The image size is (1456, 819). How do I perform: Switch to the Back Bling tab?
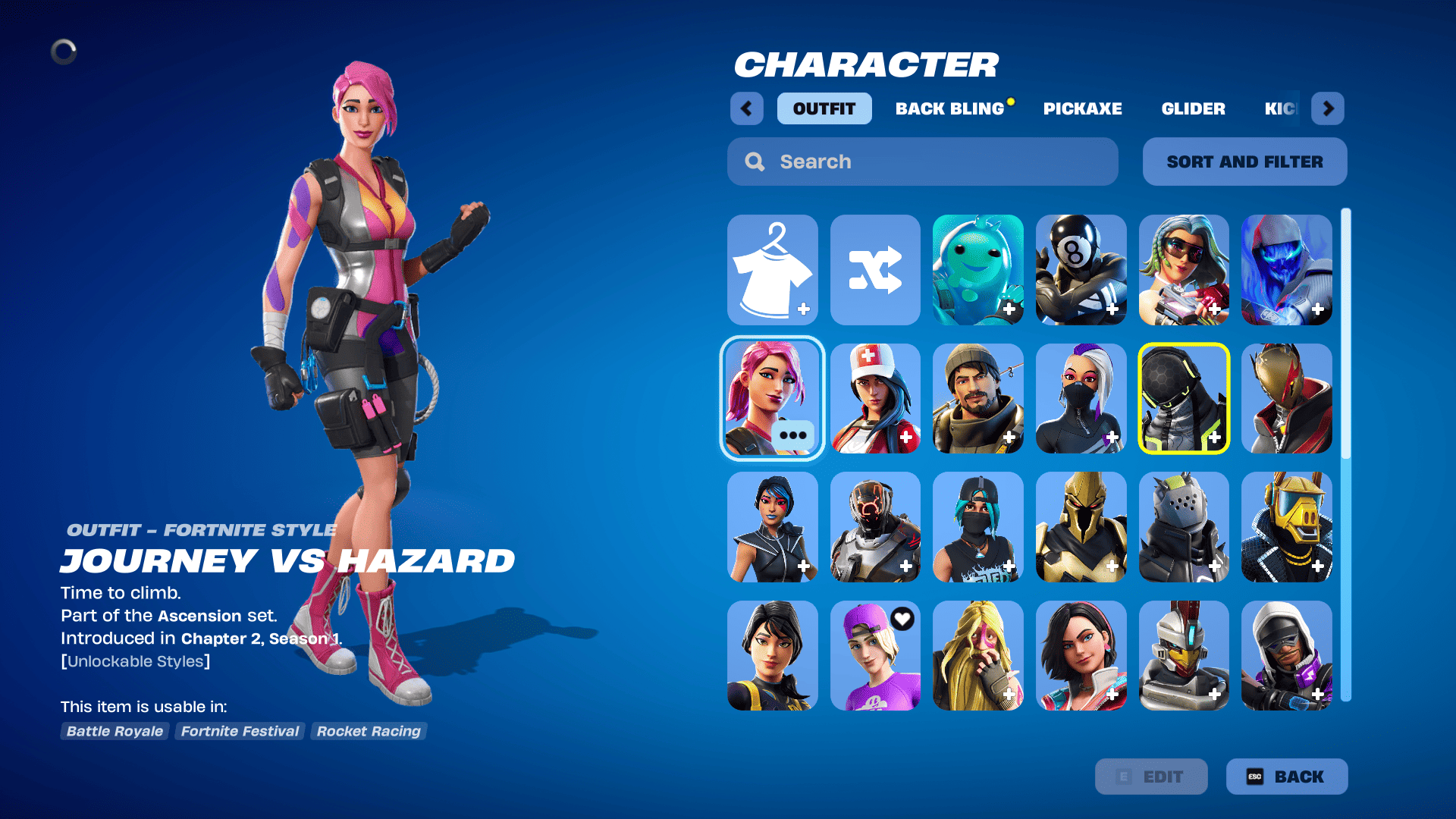(949, 108)
